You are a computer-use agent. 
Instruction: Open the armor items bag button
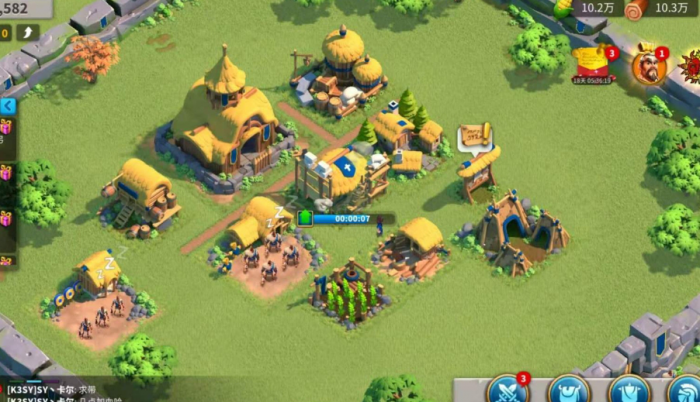pyautogui.click(x=568, y=391)
